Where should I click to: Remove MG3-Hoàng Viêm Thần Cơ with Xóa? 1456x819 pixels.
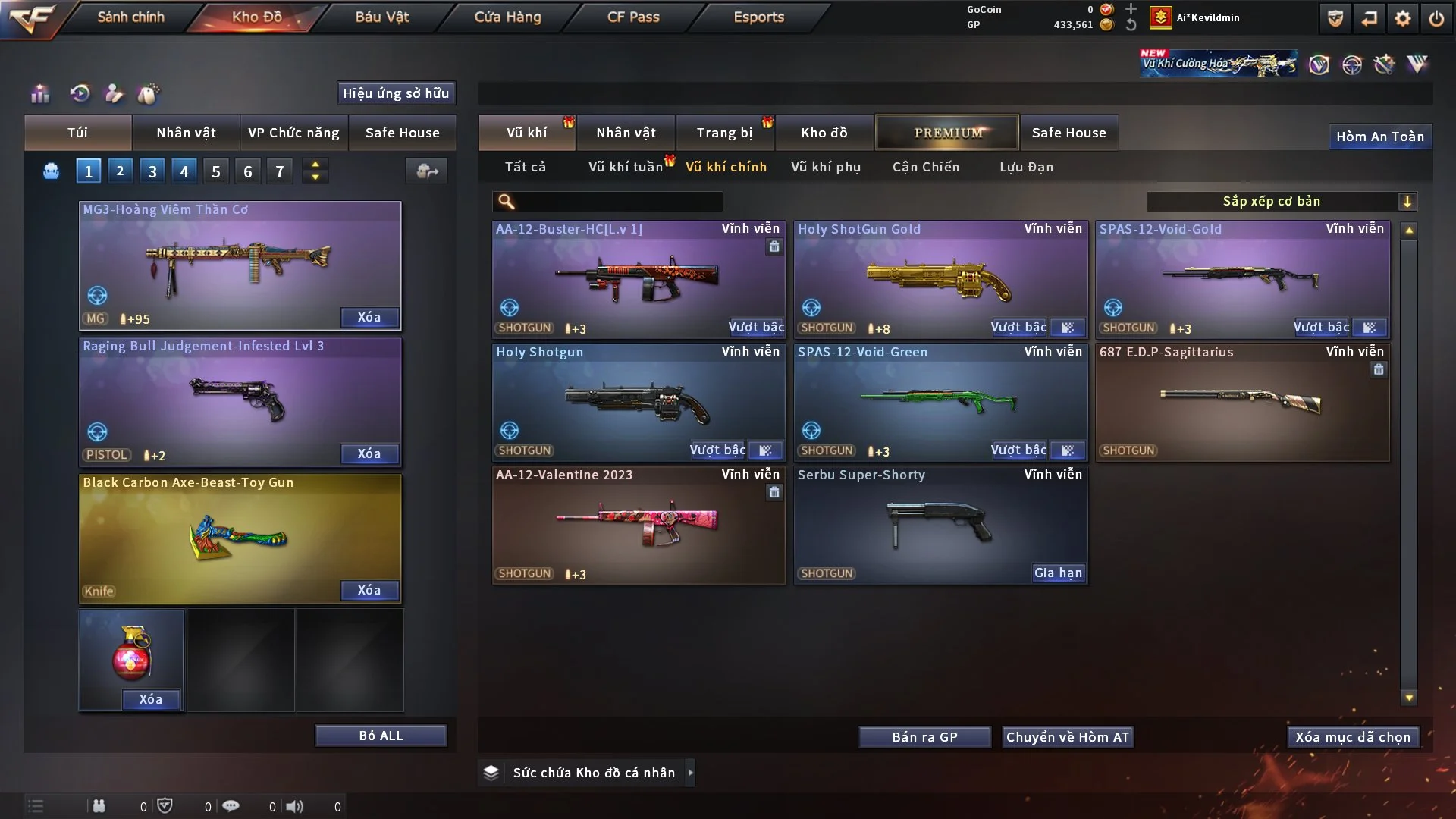(369, 318)
